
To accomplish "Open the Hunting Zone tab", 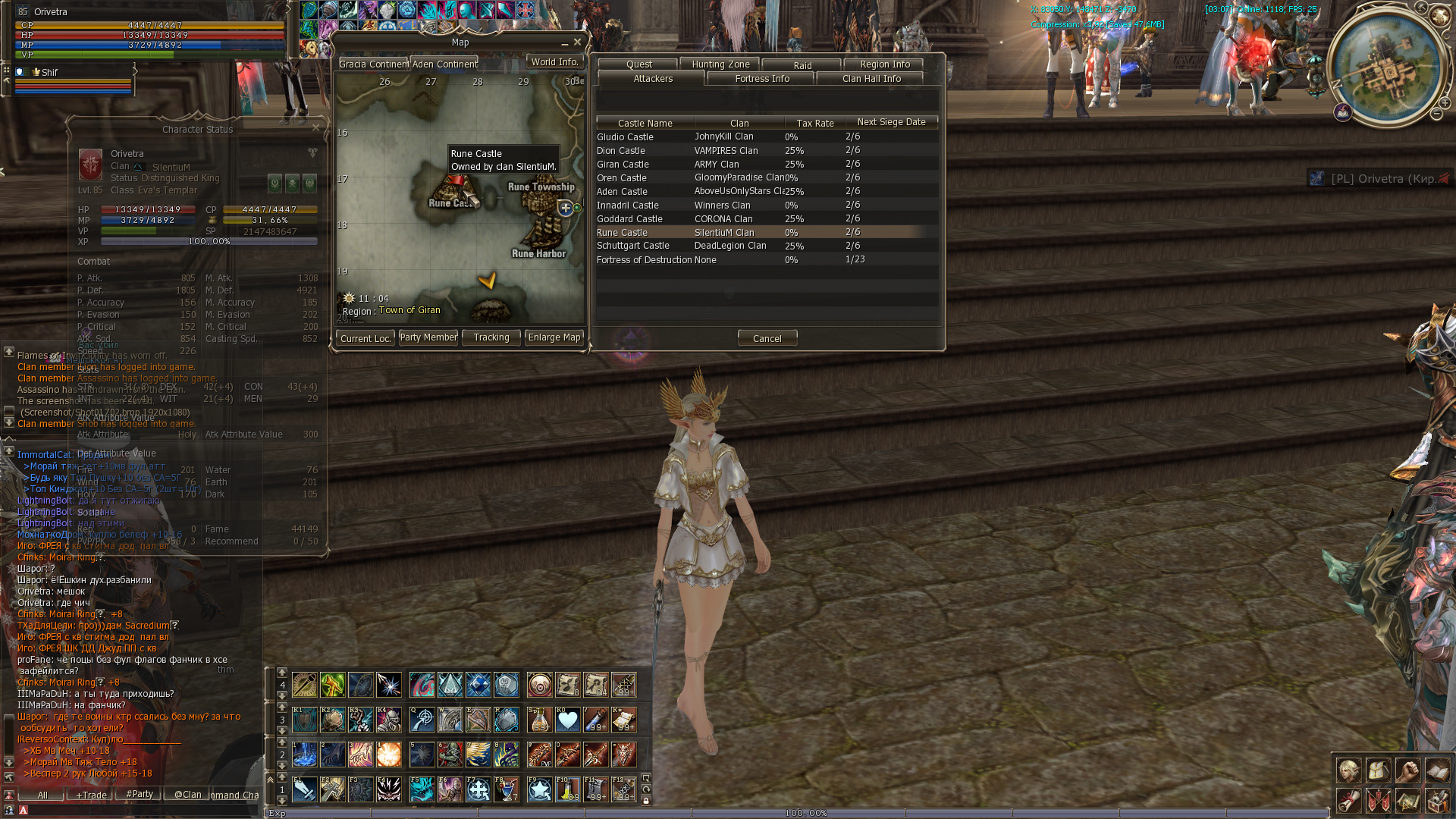I will pos(720,64).
